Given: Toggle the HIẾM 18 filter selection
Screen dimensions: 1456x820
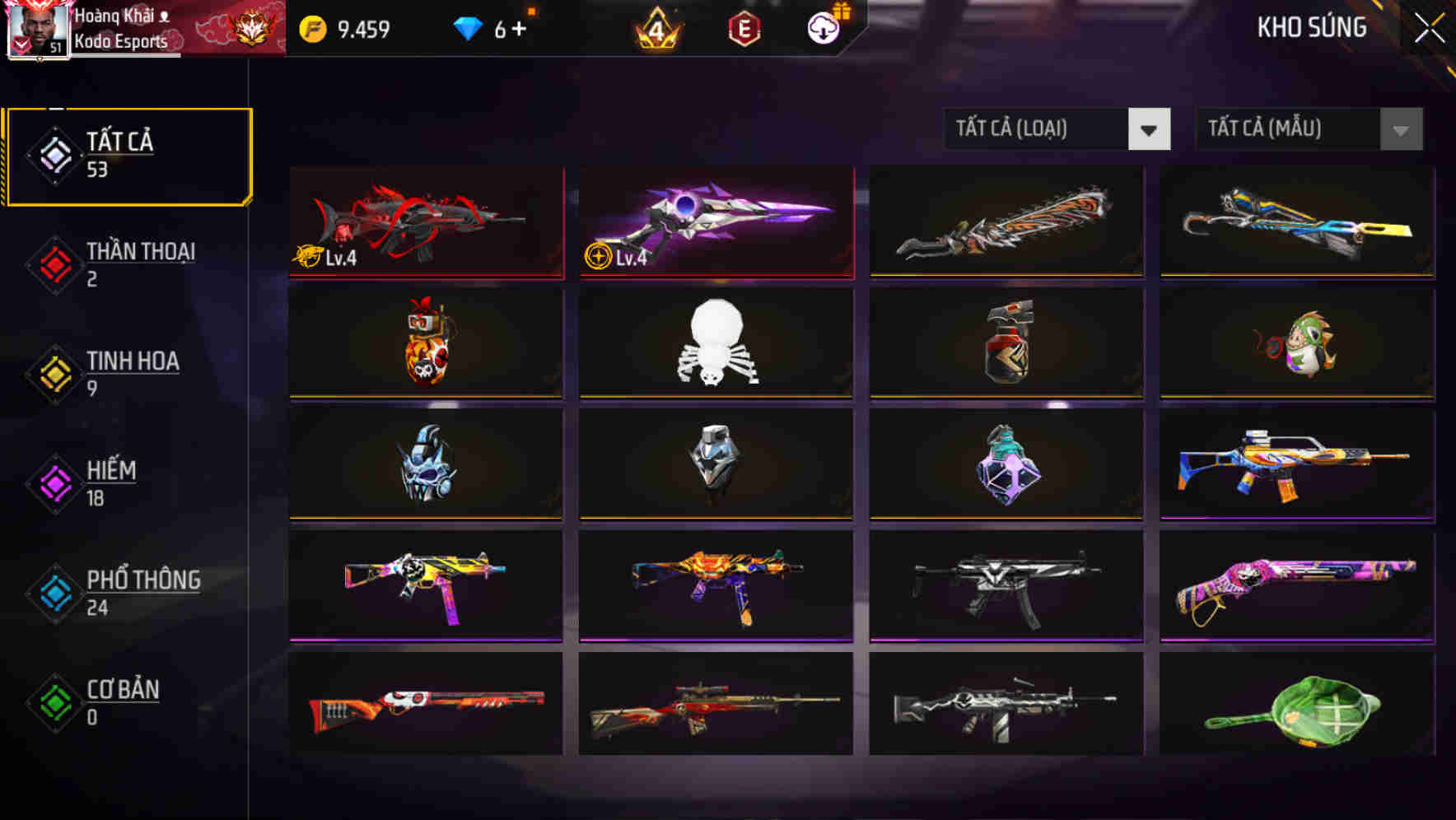Looking at the screenshot, I should [x=111, y=482].
